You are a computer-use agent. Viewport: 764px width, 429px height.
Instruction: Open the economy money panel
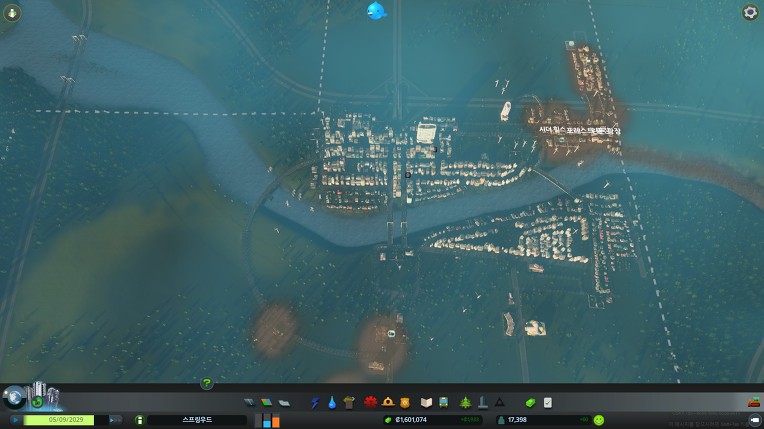(531, 402)
